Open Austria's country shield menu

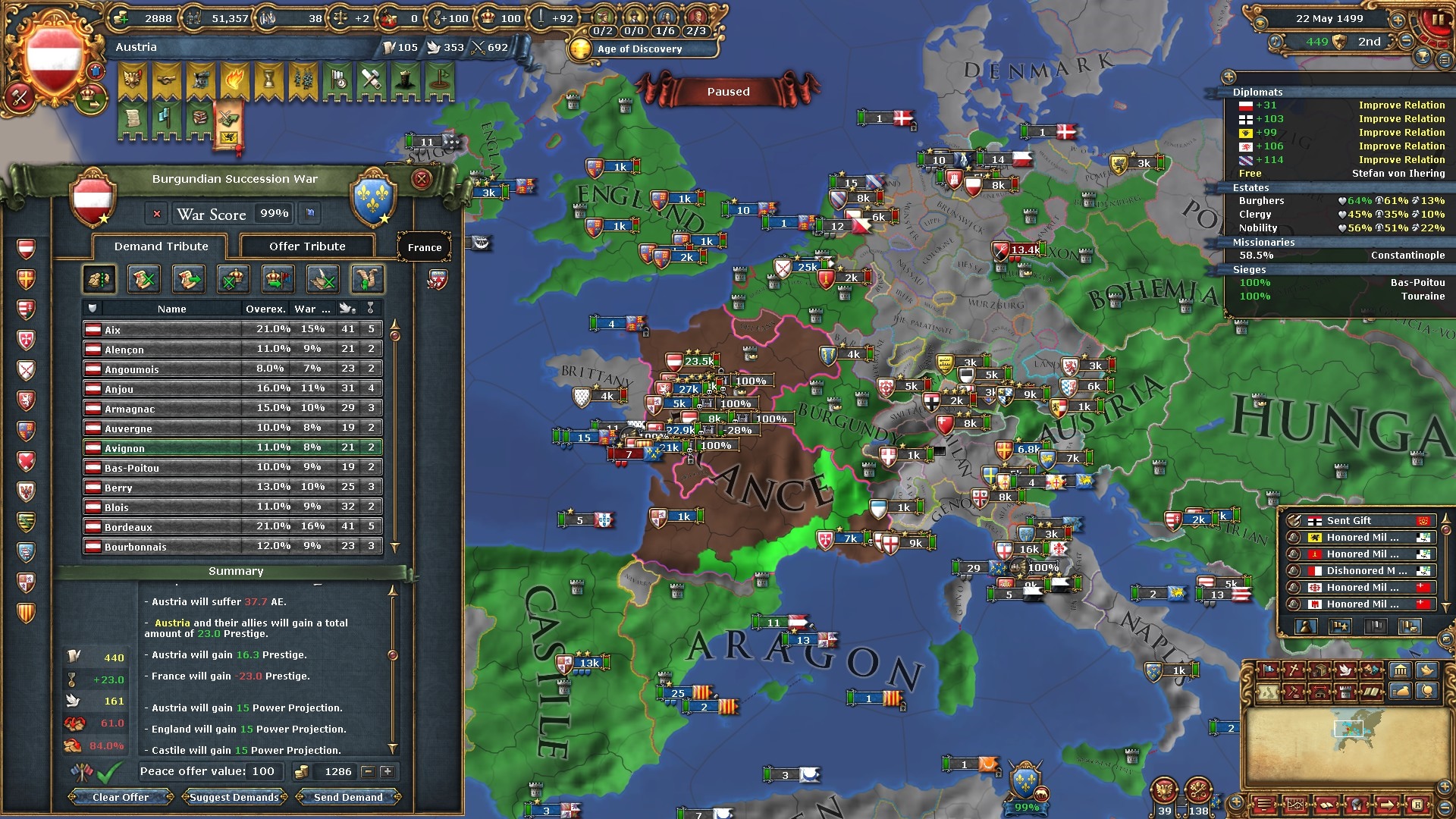click(x=54, y=59)
